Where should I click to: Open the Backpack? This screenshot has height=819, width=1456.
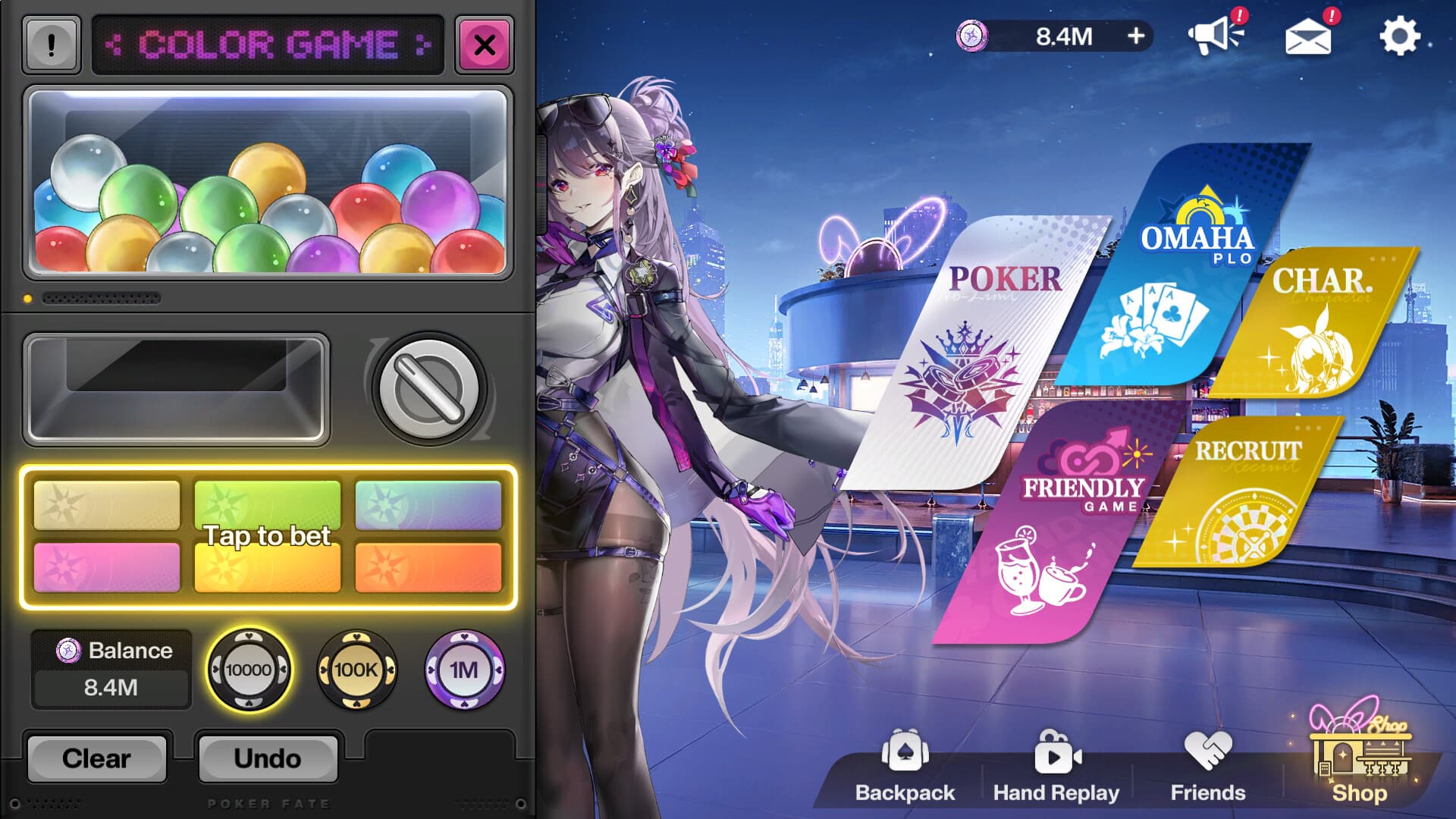point(904,766)
